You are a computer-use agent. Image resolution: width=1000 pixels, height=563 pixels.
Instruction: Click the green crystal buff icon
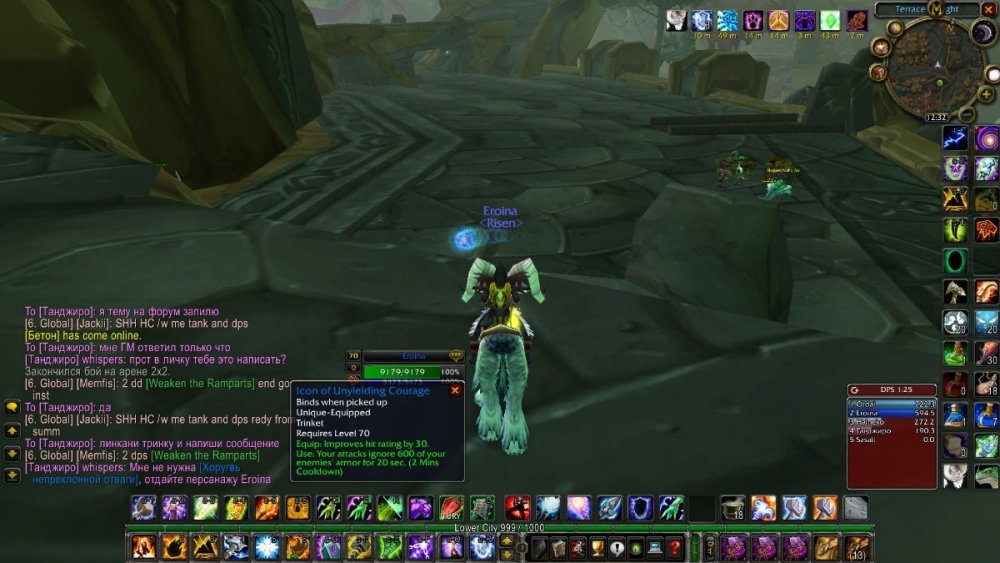(830, 20)
